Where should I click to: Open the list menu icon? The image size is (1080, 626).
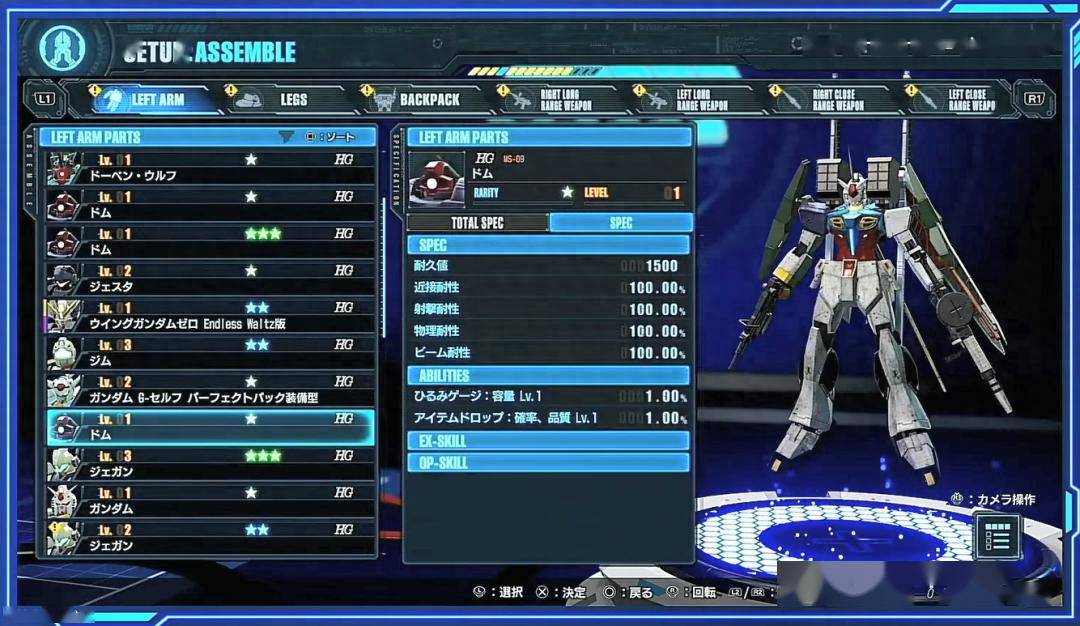(x=997, y=537)
